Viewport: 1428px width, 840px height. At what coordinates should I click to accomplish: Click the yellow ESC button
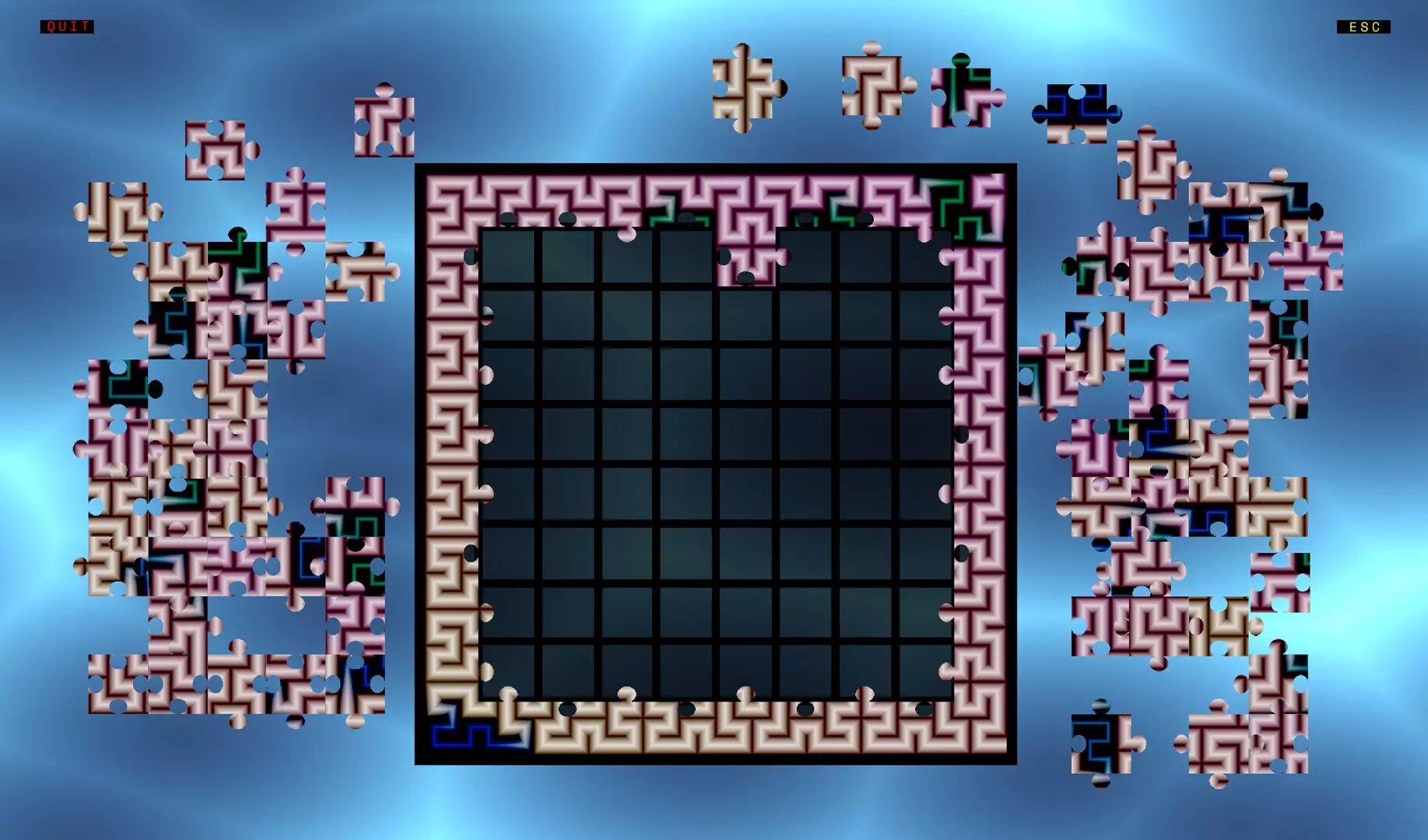pyautogui.click(x=1363, y=27)
